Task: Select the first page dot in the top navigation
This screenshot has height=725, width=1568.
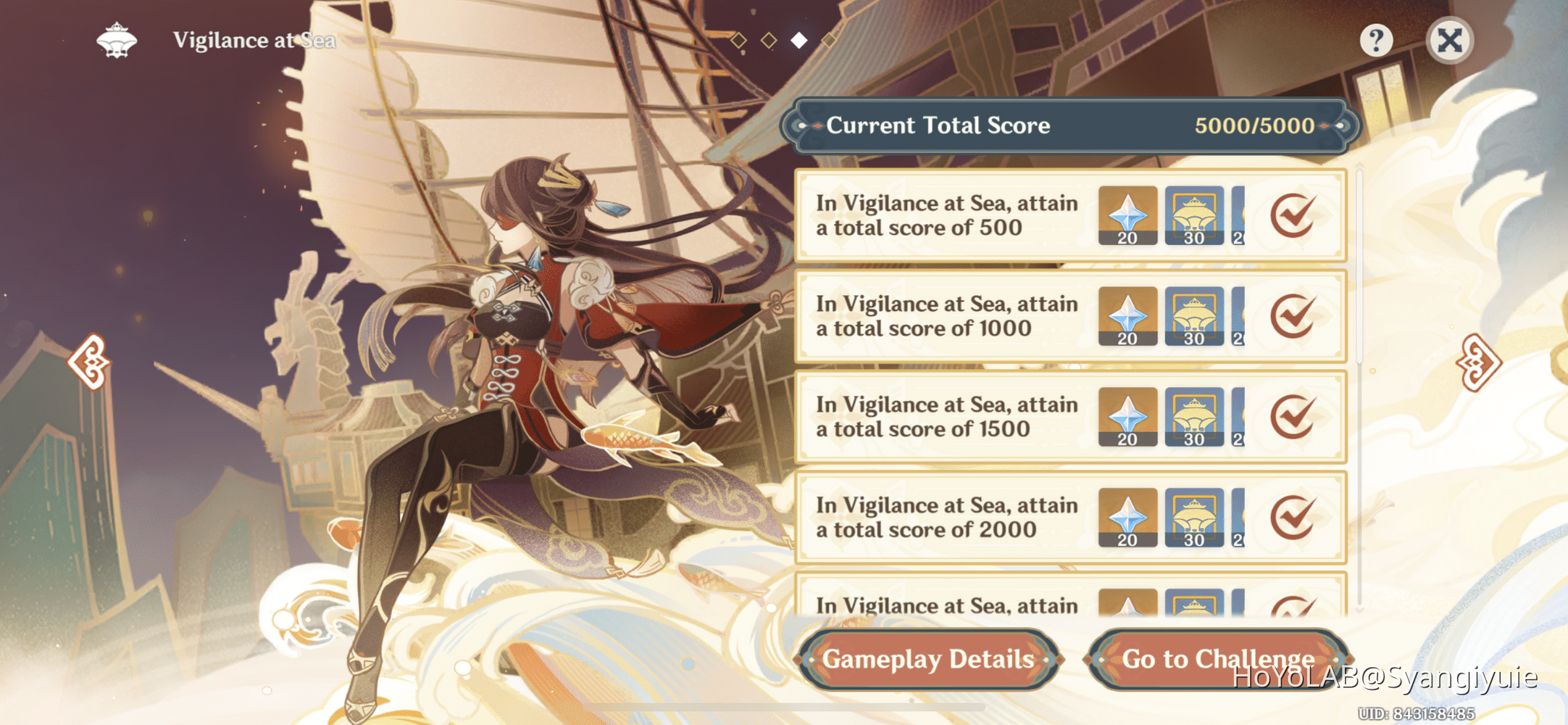Action: [738, 40]
